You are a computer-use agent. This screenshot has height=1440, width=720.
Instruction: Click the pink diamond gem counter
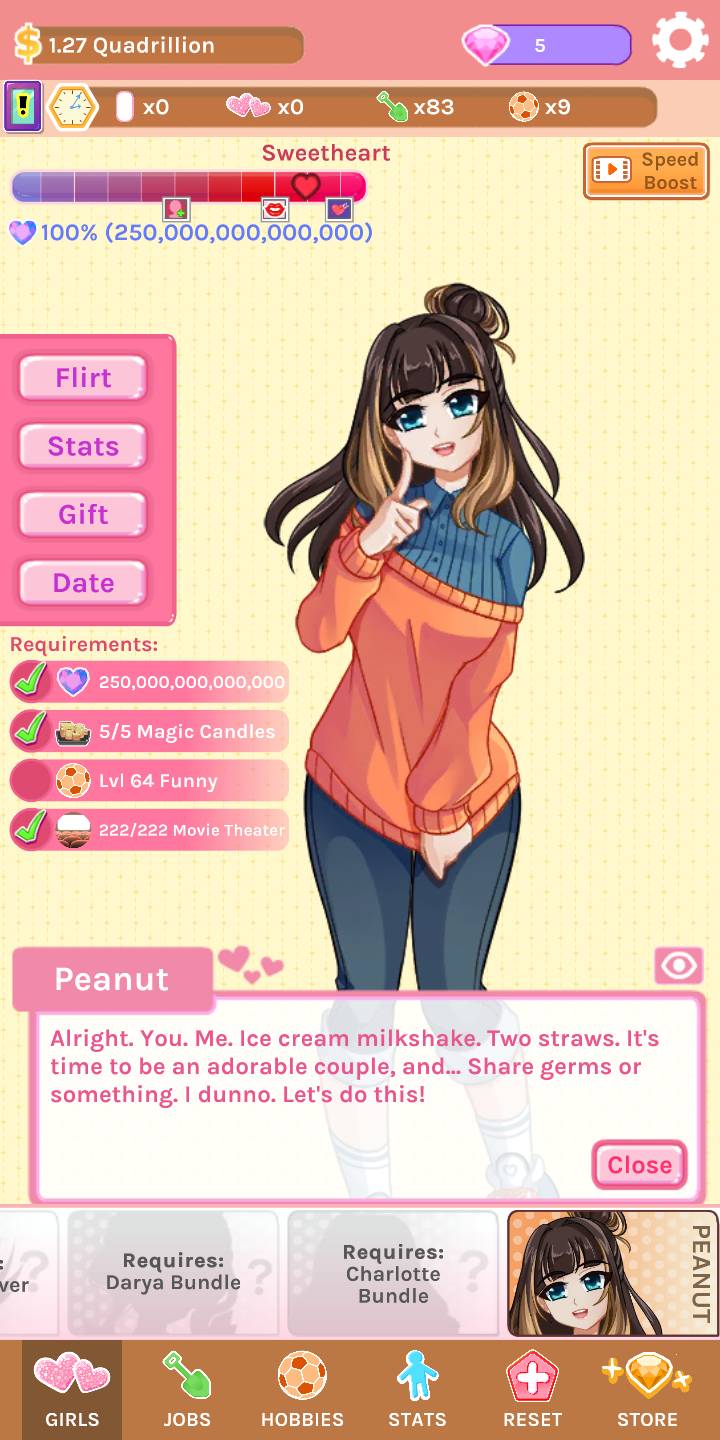(x=546, y=45)
